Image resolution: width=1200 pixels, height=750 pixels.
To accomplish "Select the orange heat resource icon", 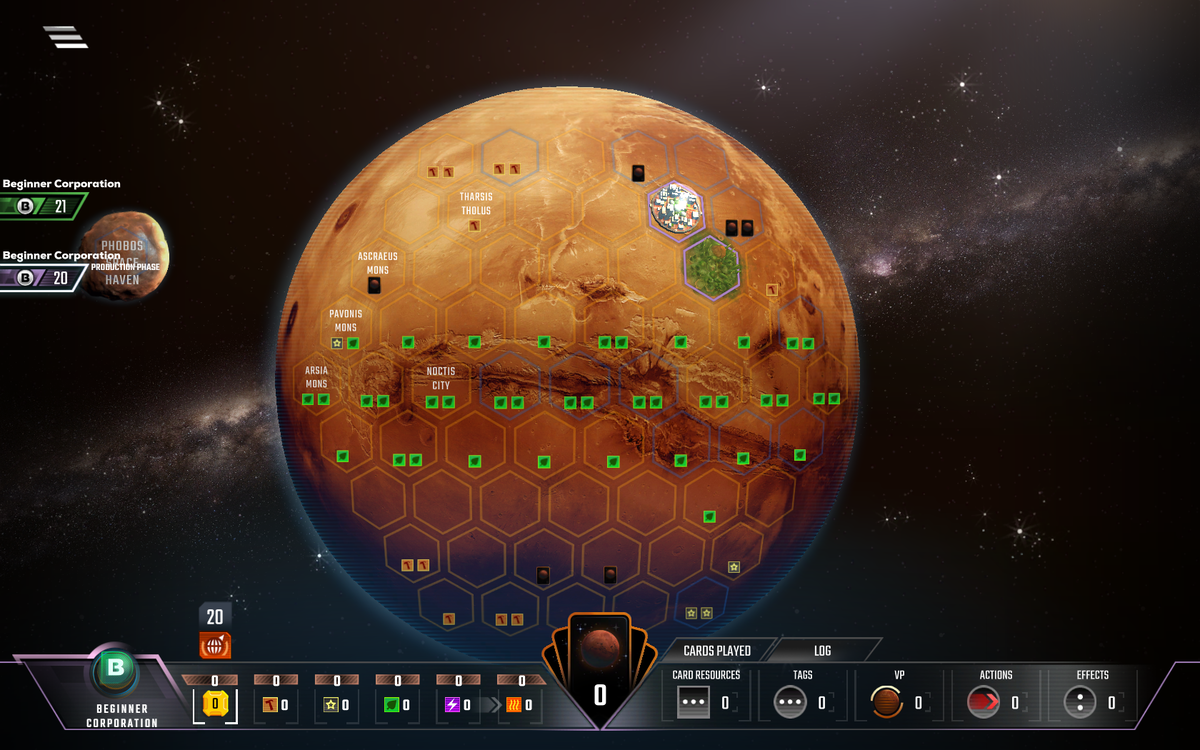I will 513,705.
